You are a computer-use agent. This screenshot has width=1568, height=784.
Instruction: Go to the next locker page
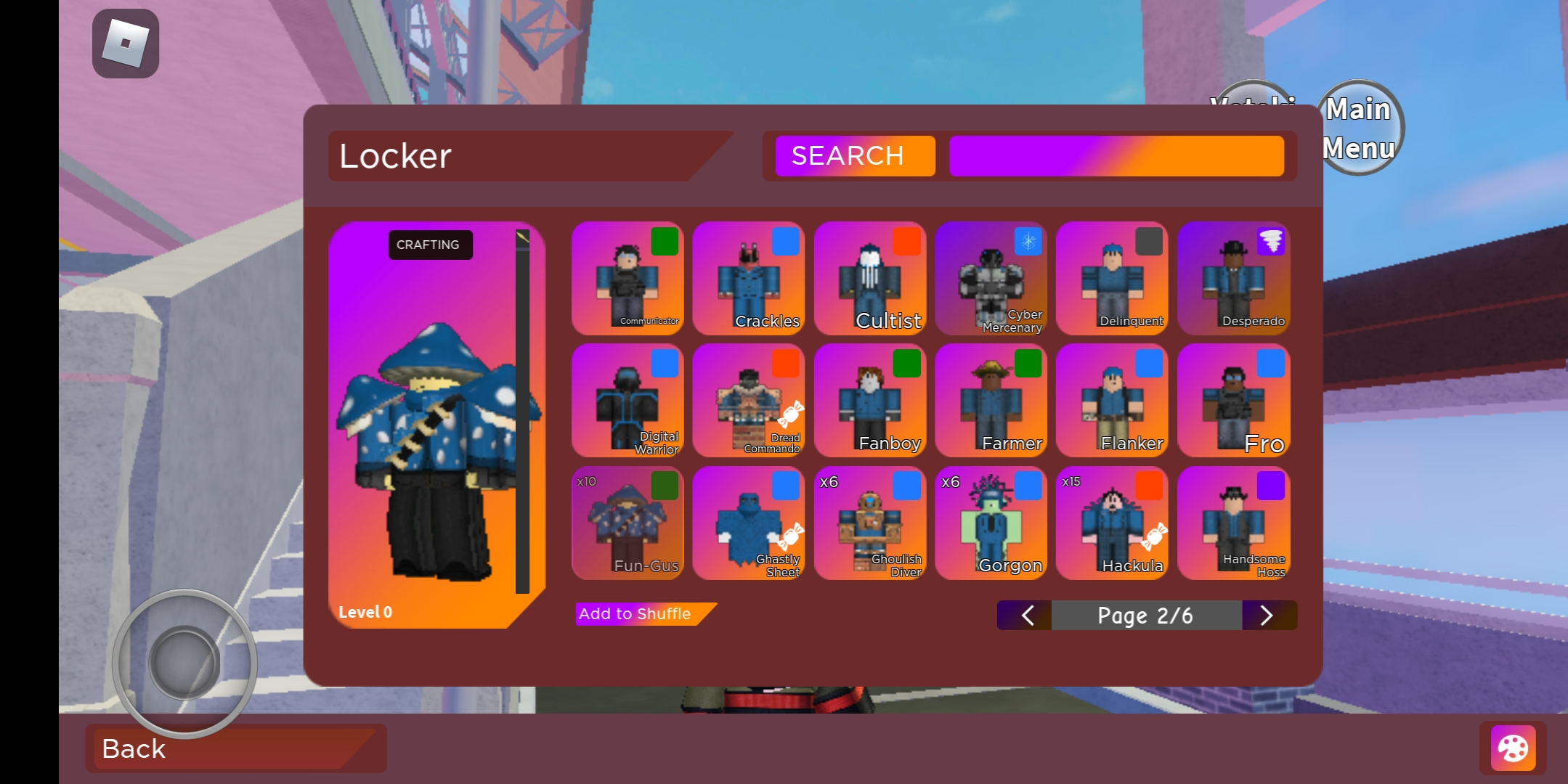[1267, 616]
